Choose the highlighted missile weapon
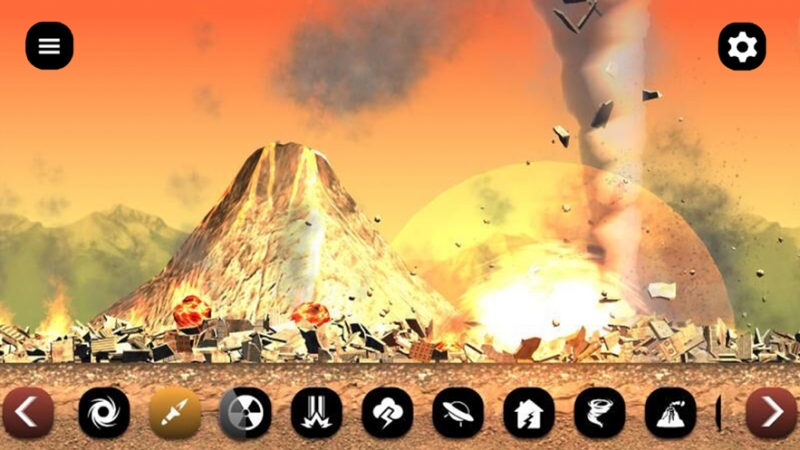This screenshot has width=800, height=450. 175,413
